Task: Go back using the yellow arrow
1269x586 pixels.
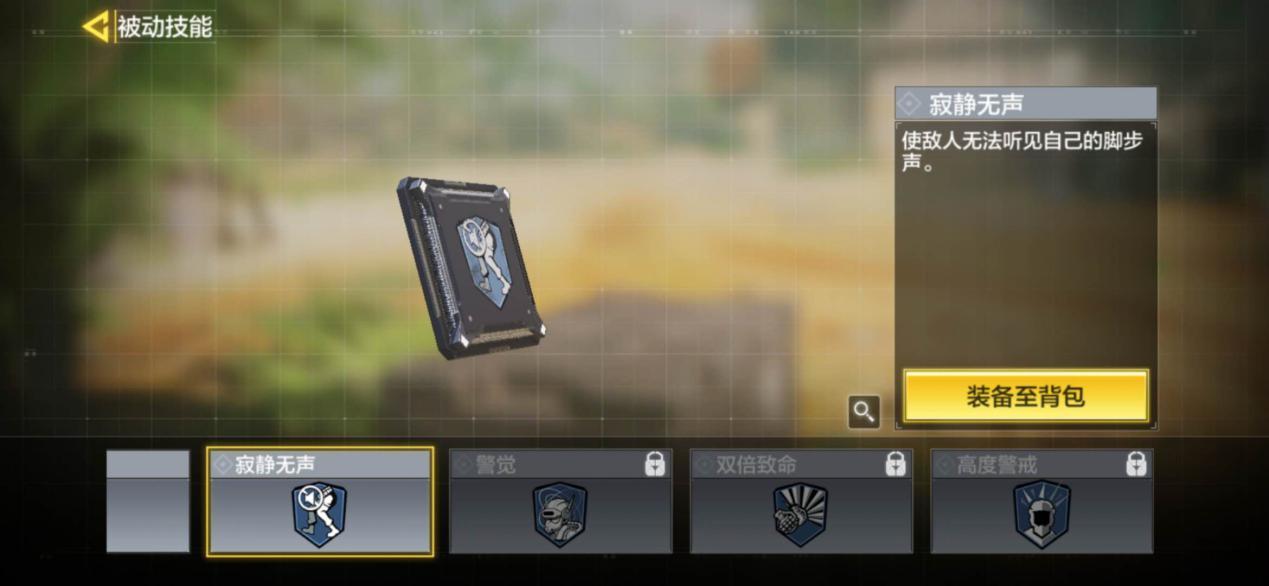Action: pyautogui.click(x=96, y=27)
